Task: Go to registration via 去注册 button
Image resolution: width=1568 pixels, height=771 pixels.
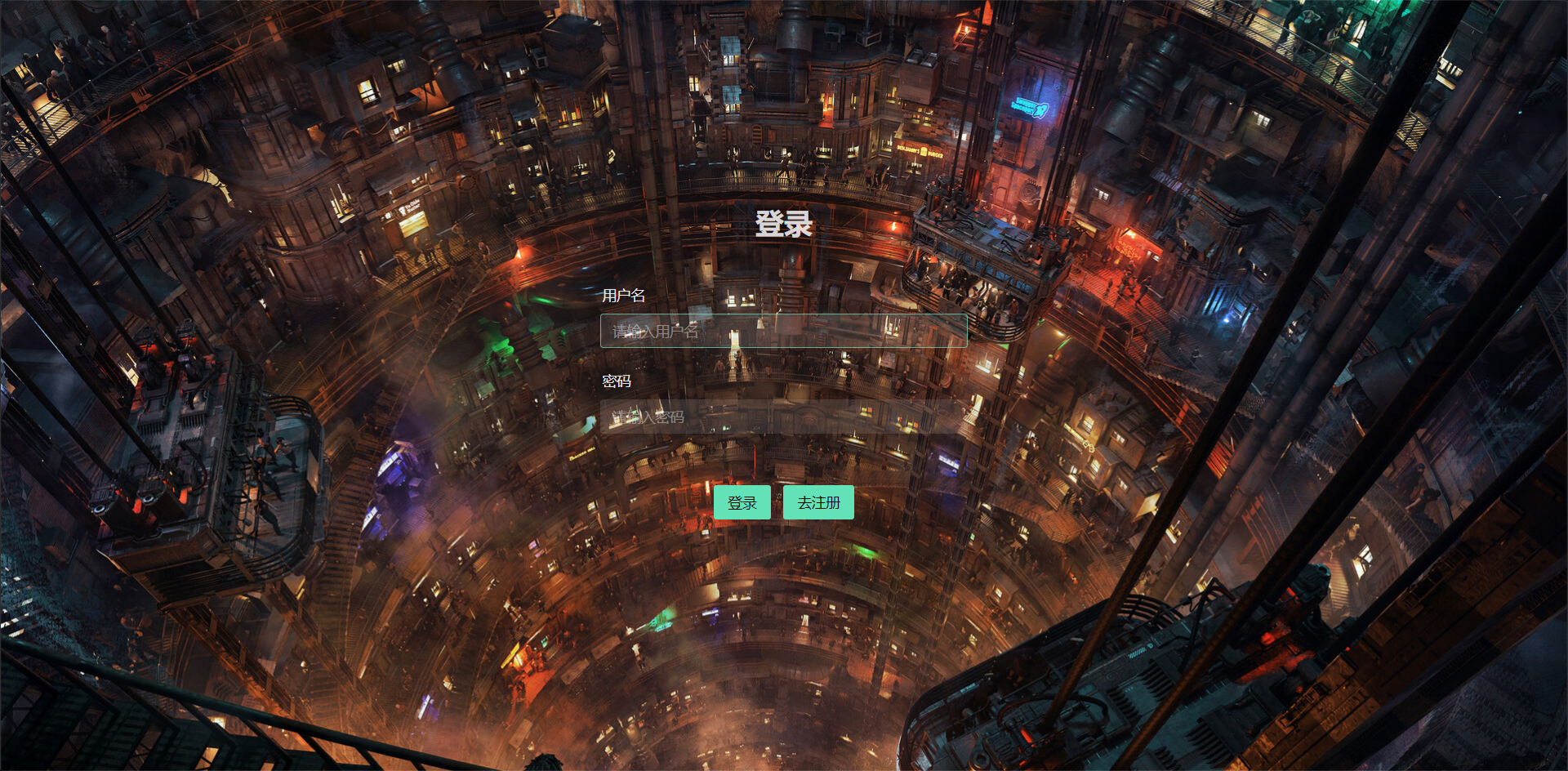Action: pos(818,502)
